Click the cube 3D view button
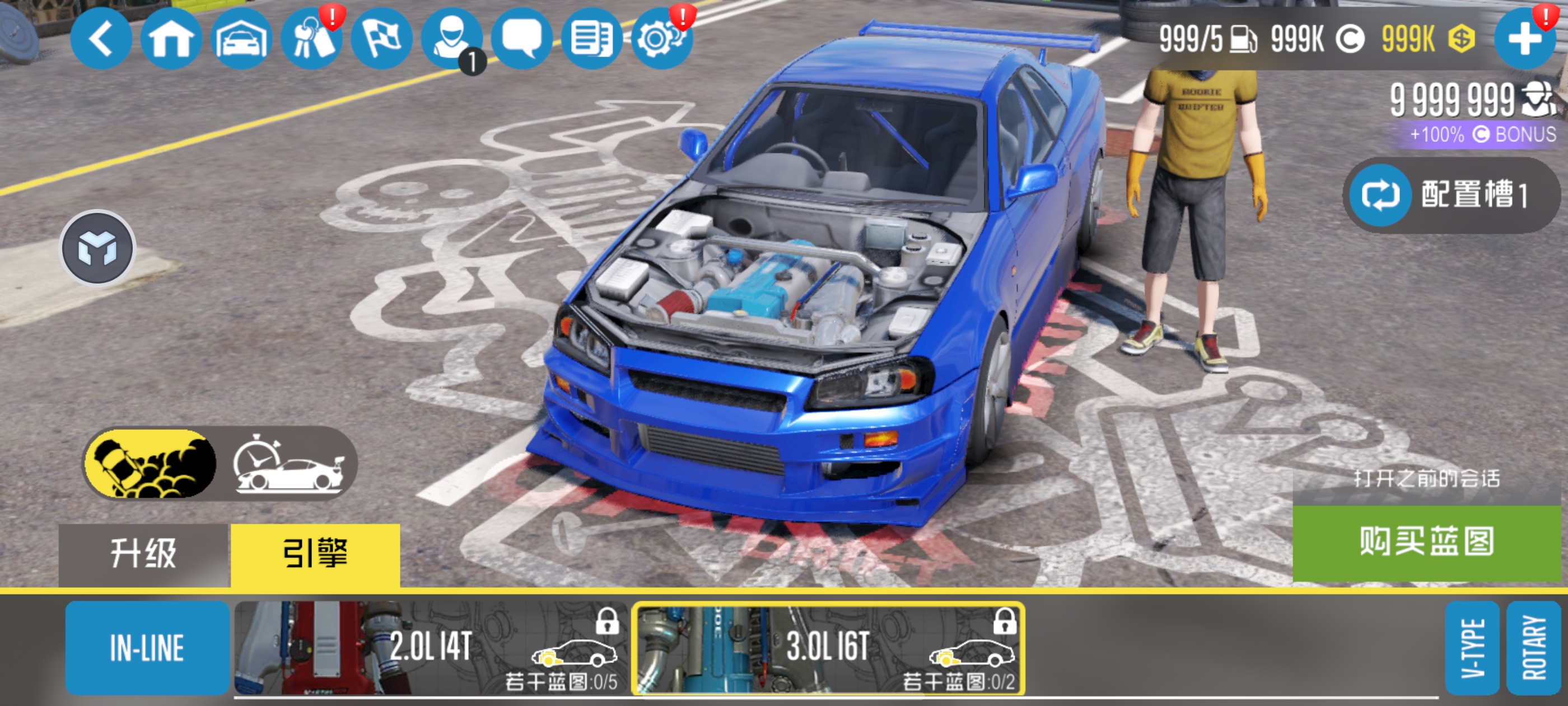Image resolution: width=1568 pixels, height=706 pixels. 97,248
